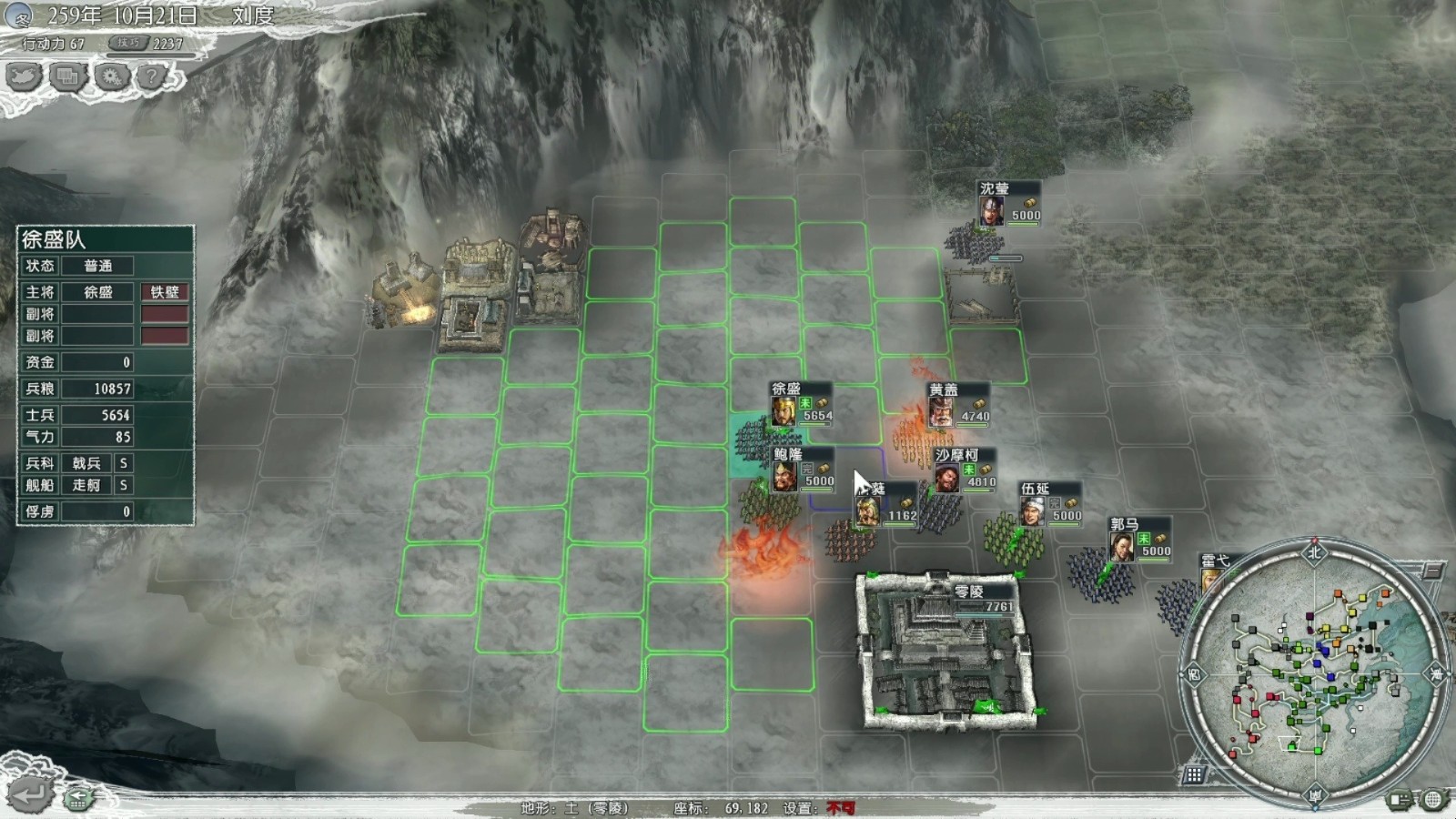Open the overlapping windows list button
The width and height of the screenshot is (1456, 819).
(x=67, y=76)
